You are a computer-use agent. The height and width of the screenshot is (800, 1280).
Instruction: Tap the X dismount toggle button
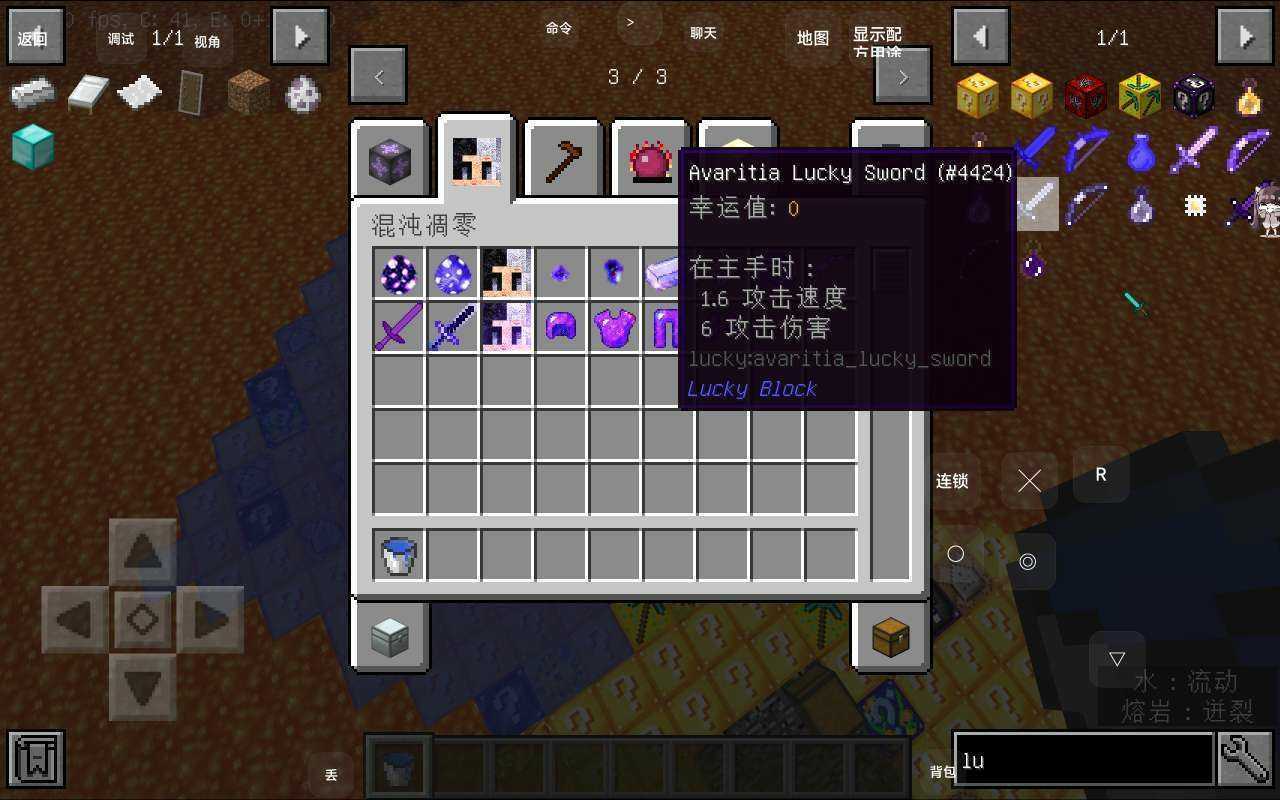[1029, 480]
